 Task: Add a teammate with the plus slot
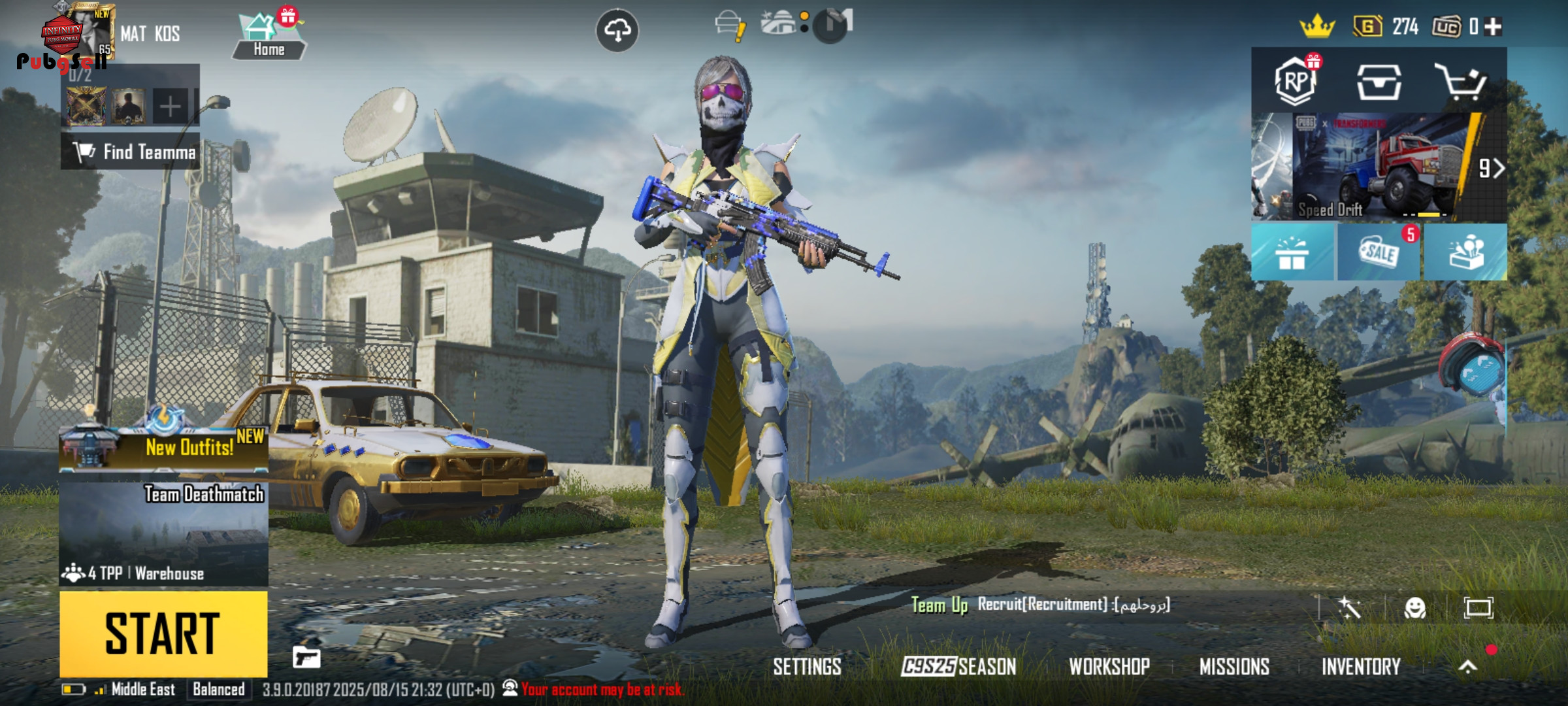[170, 106]
